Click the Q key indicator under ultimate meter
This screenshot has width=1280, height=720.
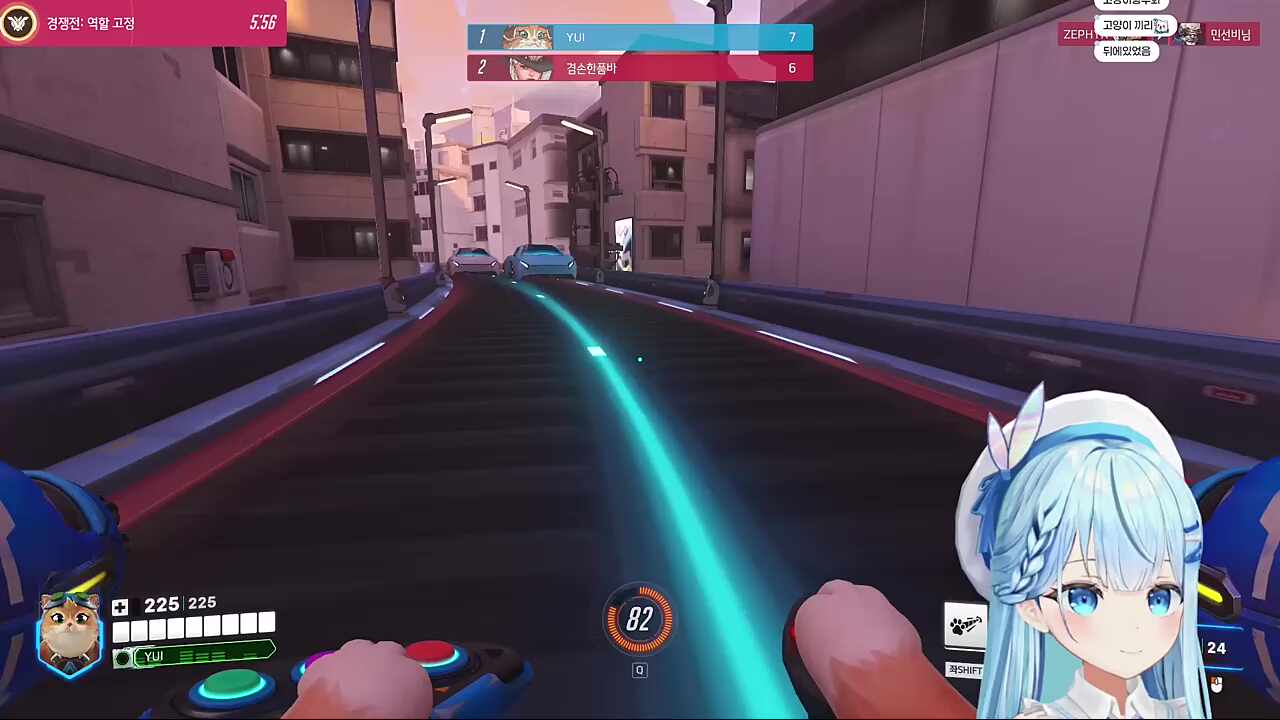coord(639,670)
